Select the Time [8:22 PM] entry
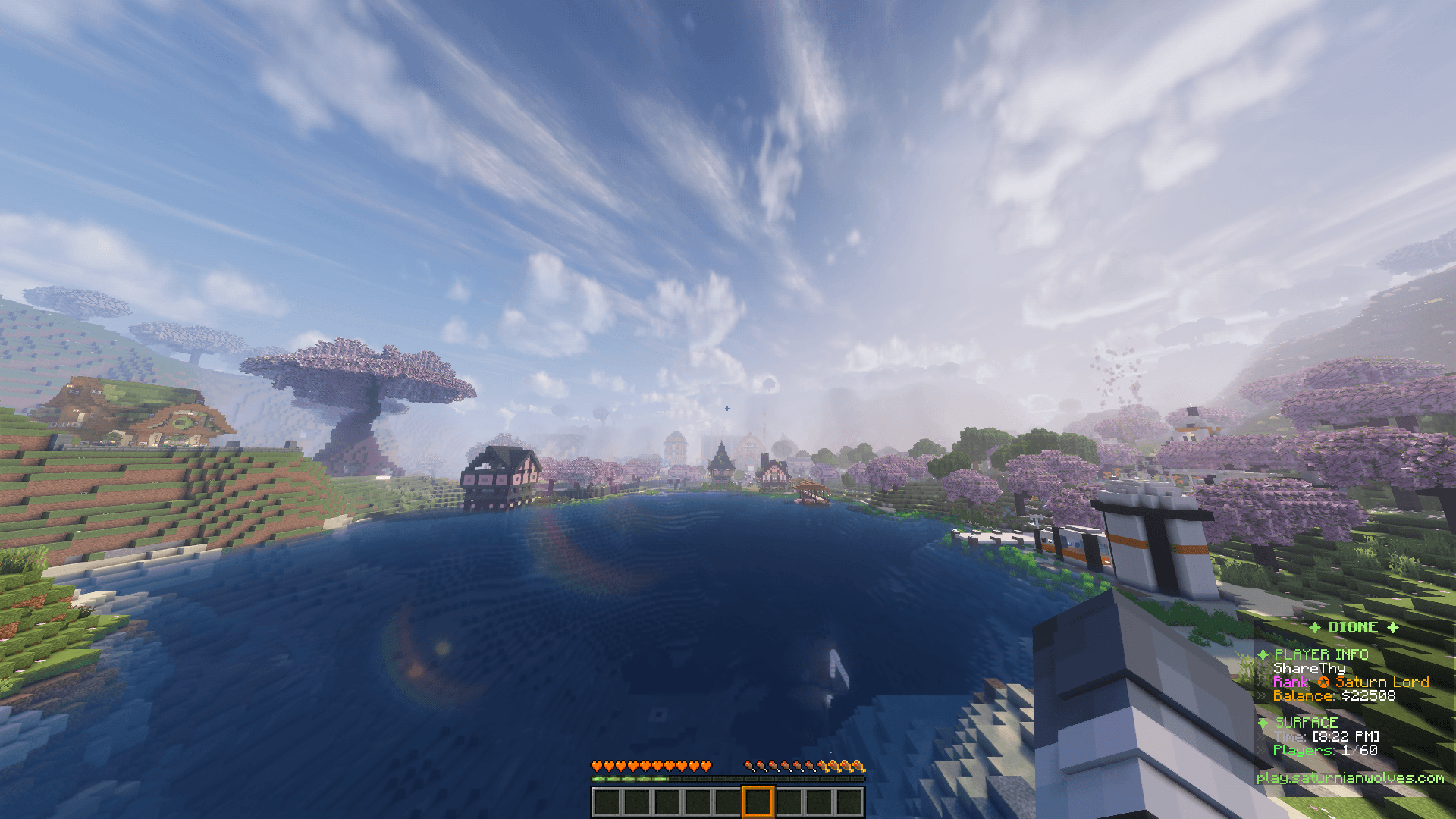Screen dimensions: 1456x819 coord(1329,736)
